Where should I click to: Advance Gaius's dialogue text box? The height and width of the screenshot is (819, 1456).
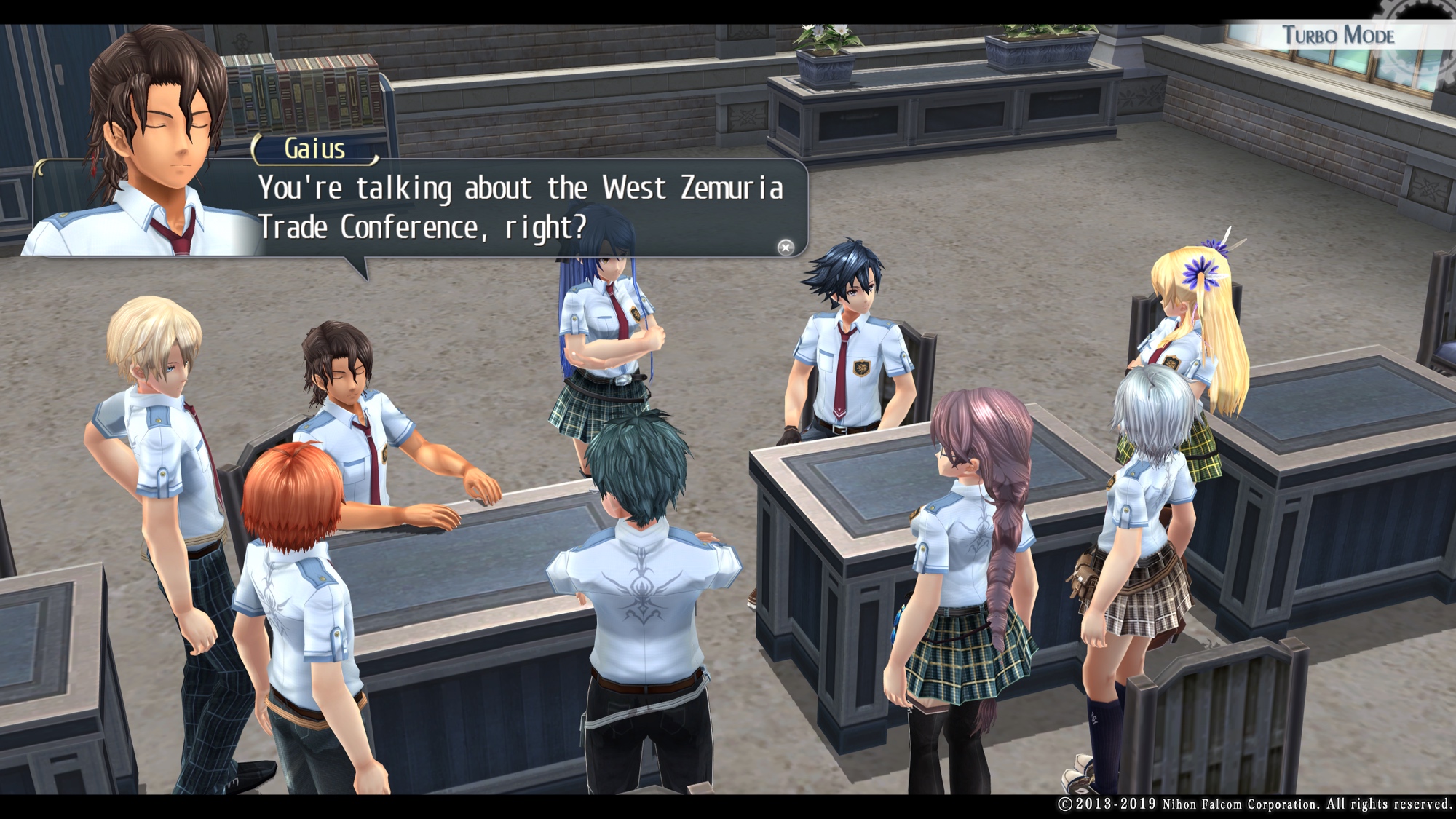[520, 208]
